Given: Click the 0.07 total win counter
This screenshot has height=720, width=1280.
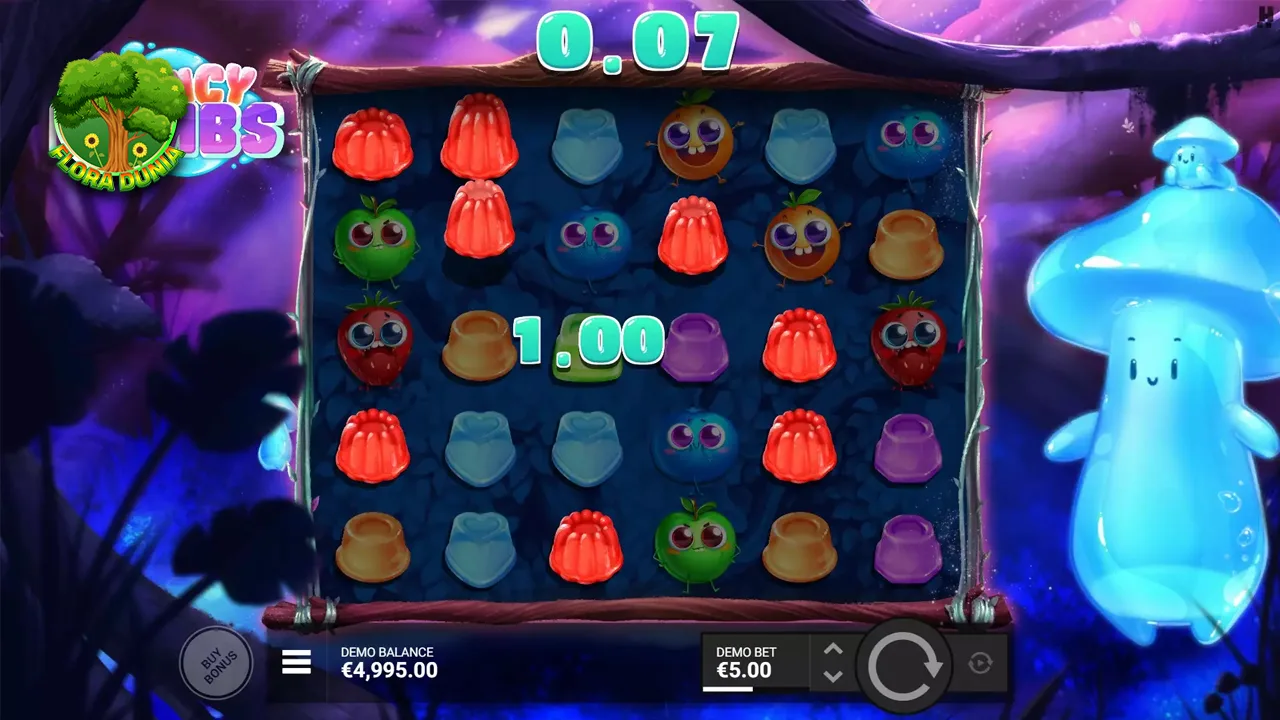Looking at the screenshot, I should pos(638,42).
